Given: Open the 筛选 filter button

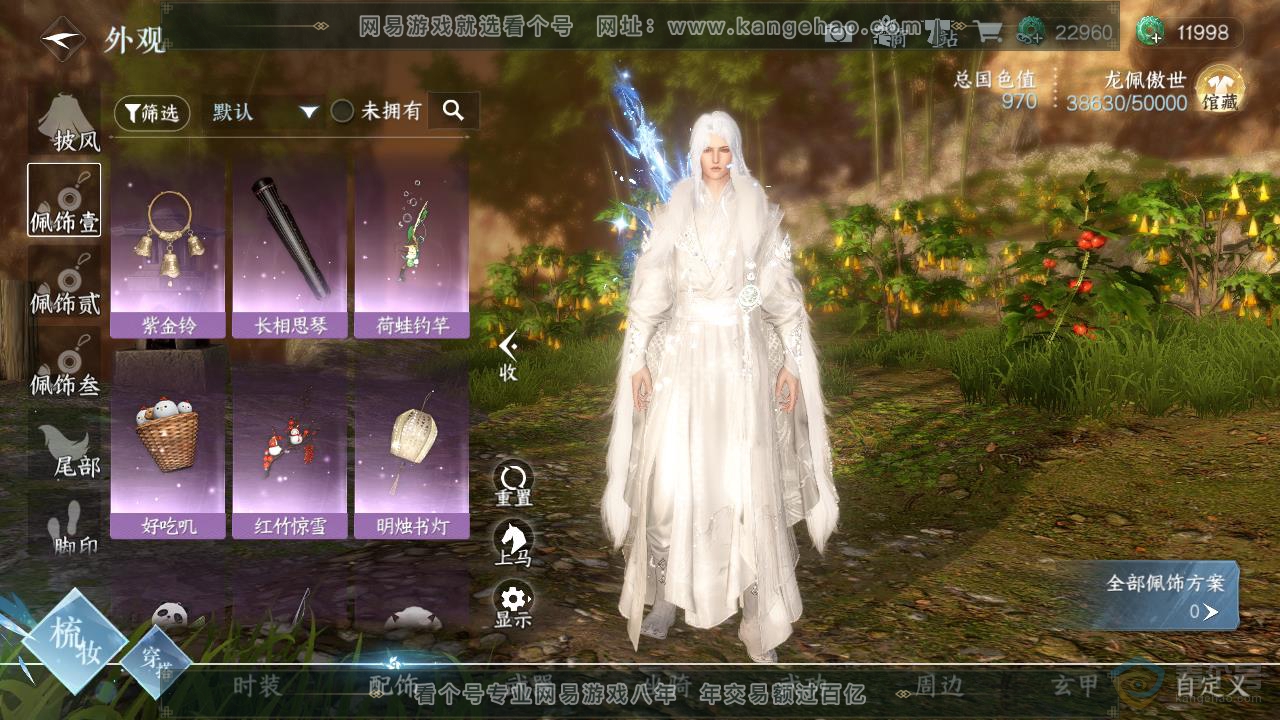Looking at the screenshot, I should pyautogui.click(x=152, y=113).
